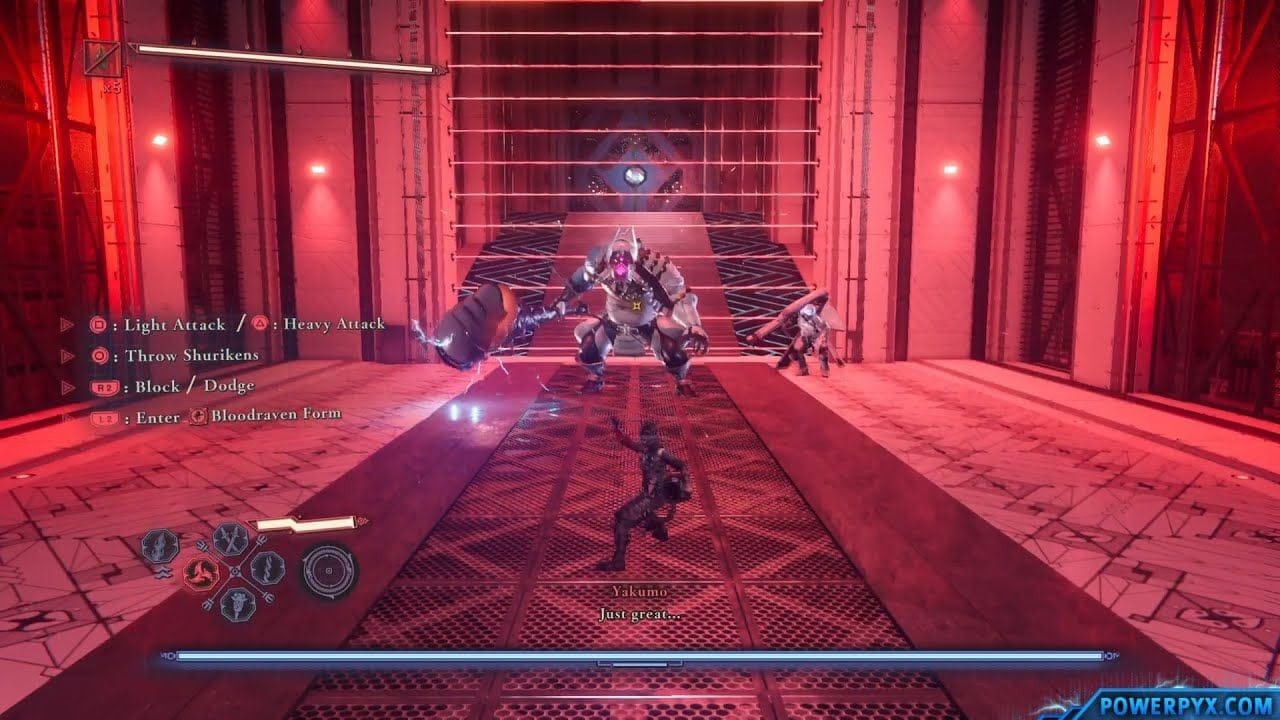
Task: Click the Square button icon for Light Attack
Action: pyautogui.click(x=96, y=326)
